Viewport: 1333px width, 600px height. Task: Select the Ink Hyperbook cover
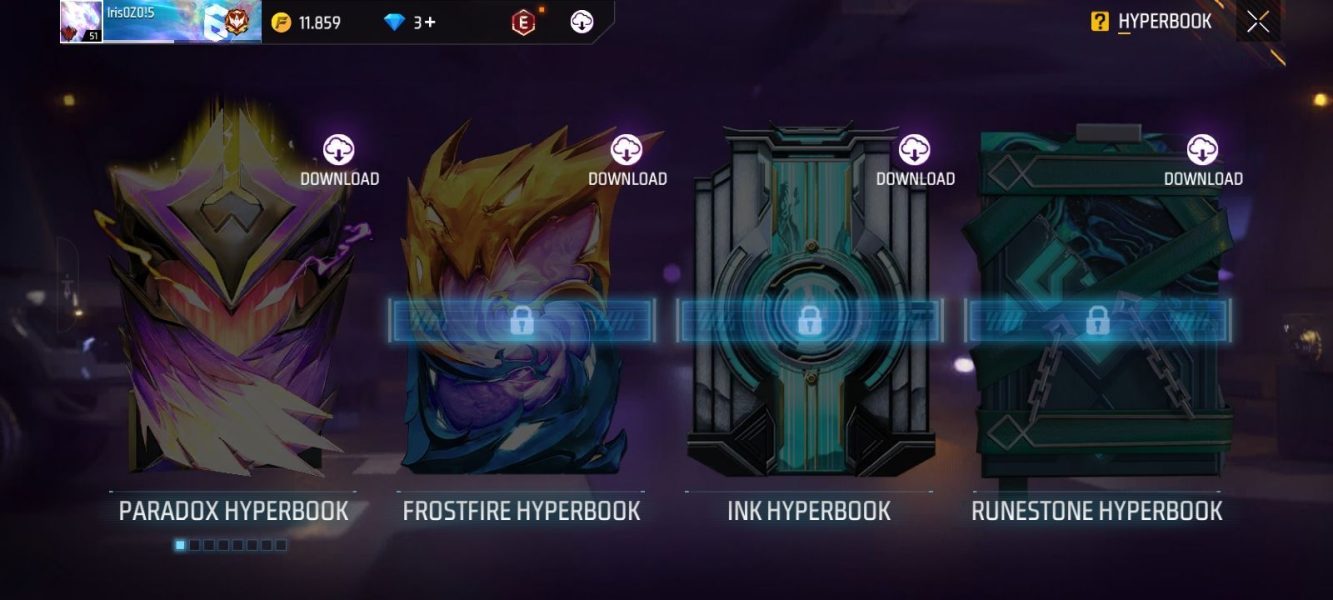click(808, 300)
